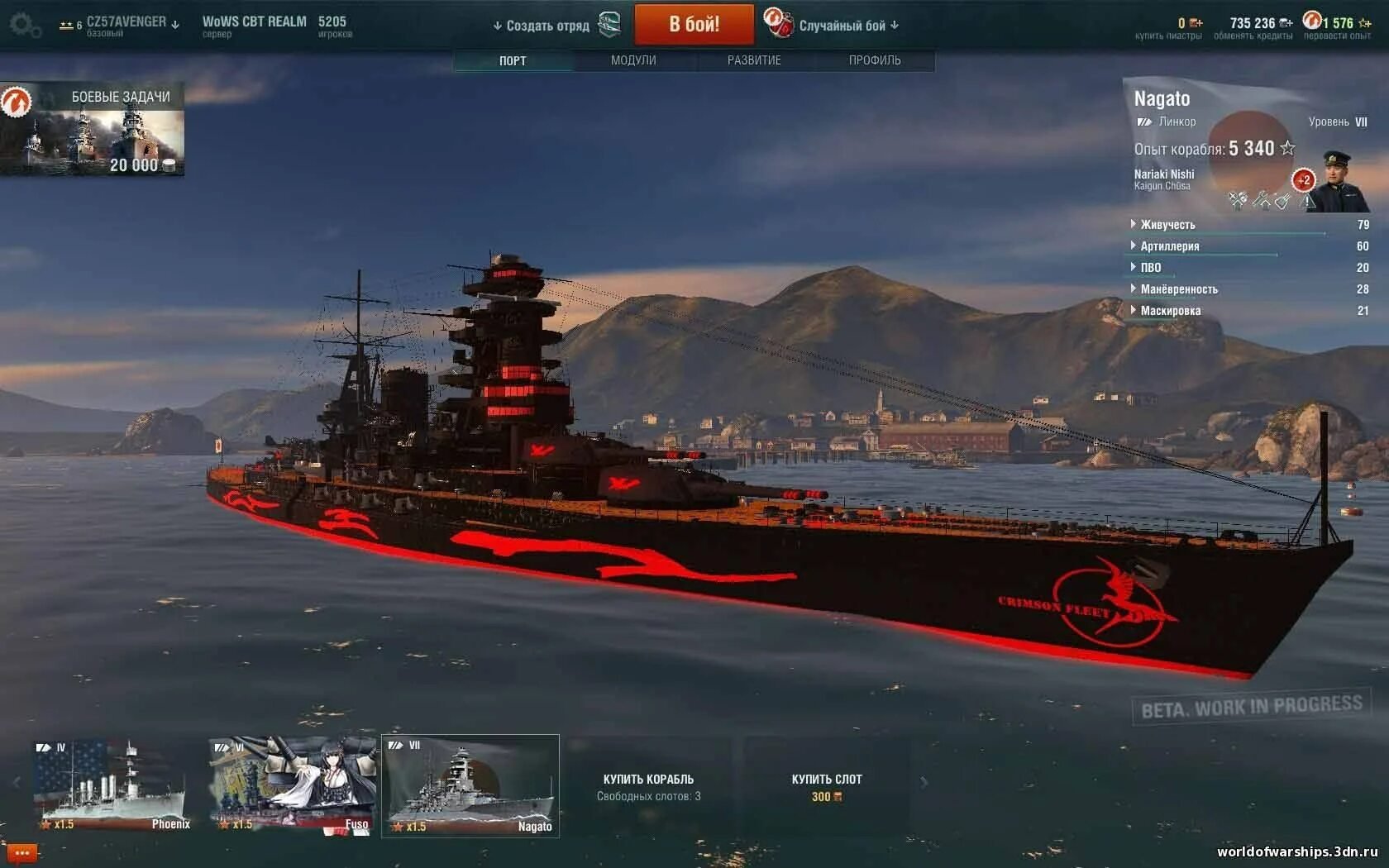Select the Nagato ship card
This screenshot has height=868, width=1389.
pos(470,785)
